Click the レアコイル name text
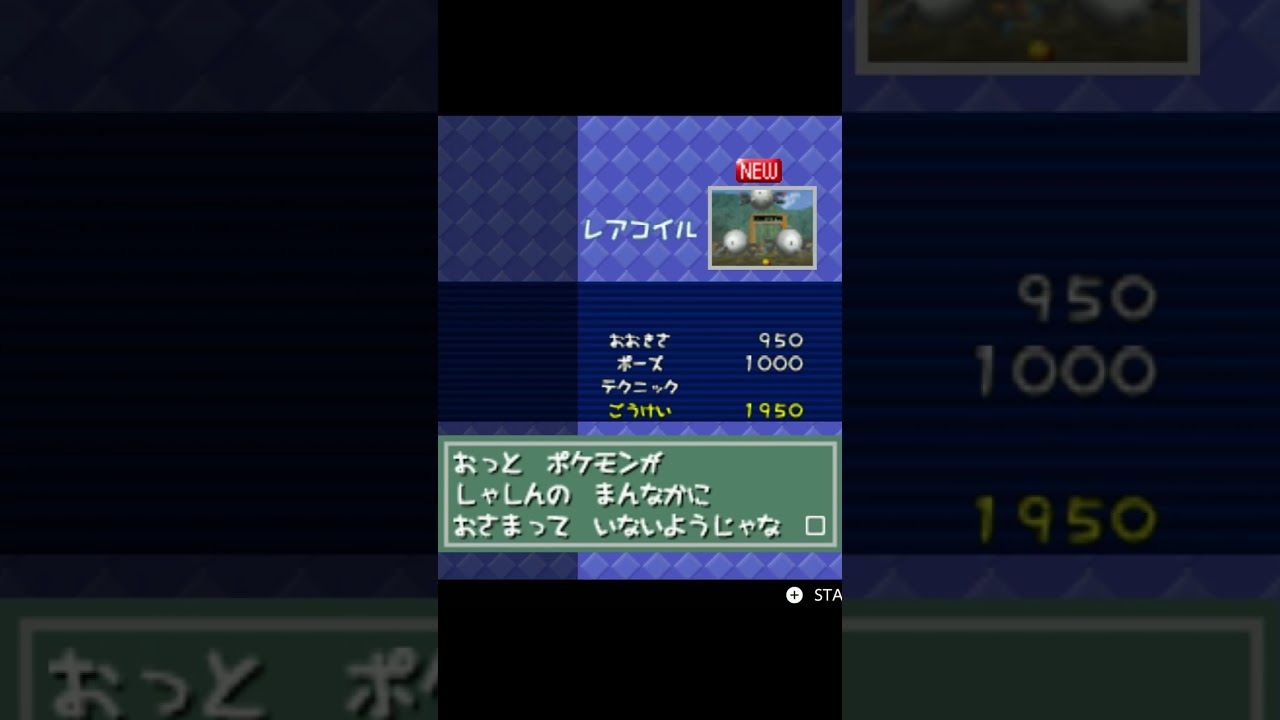This screenshot has height=720, width=1280. [639, 228]
